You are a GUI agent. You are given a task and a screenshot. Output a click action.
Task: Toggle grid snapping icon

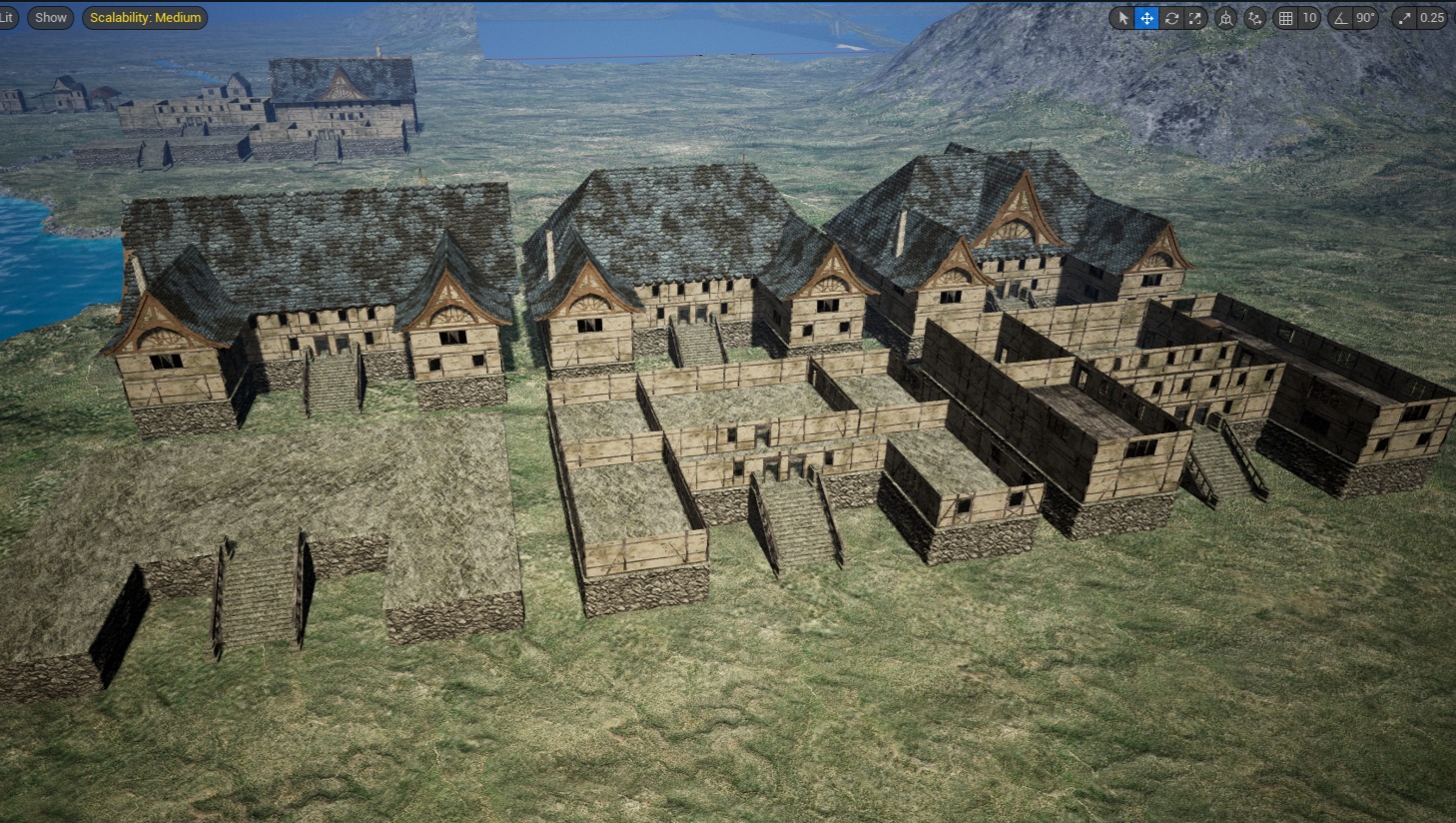tap(1286, 18)
